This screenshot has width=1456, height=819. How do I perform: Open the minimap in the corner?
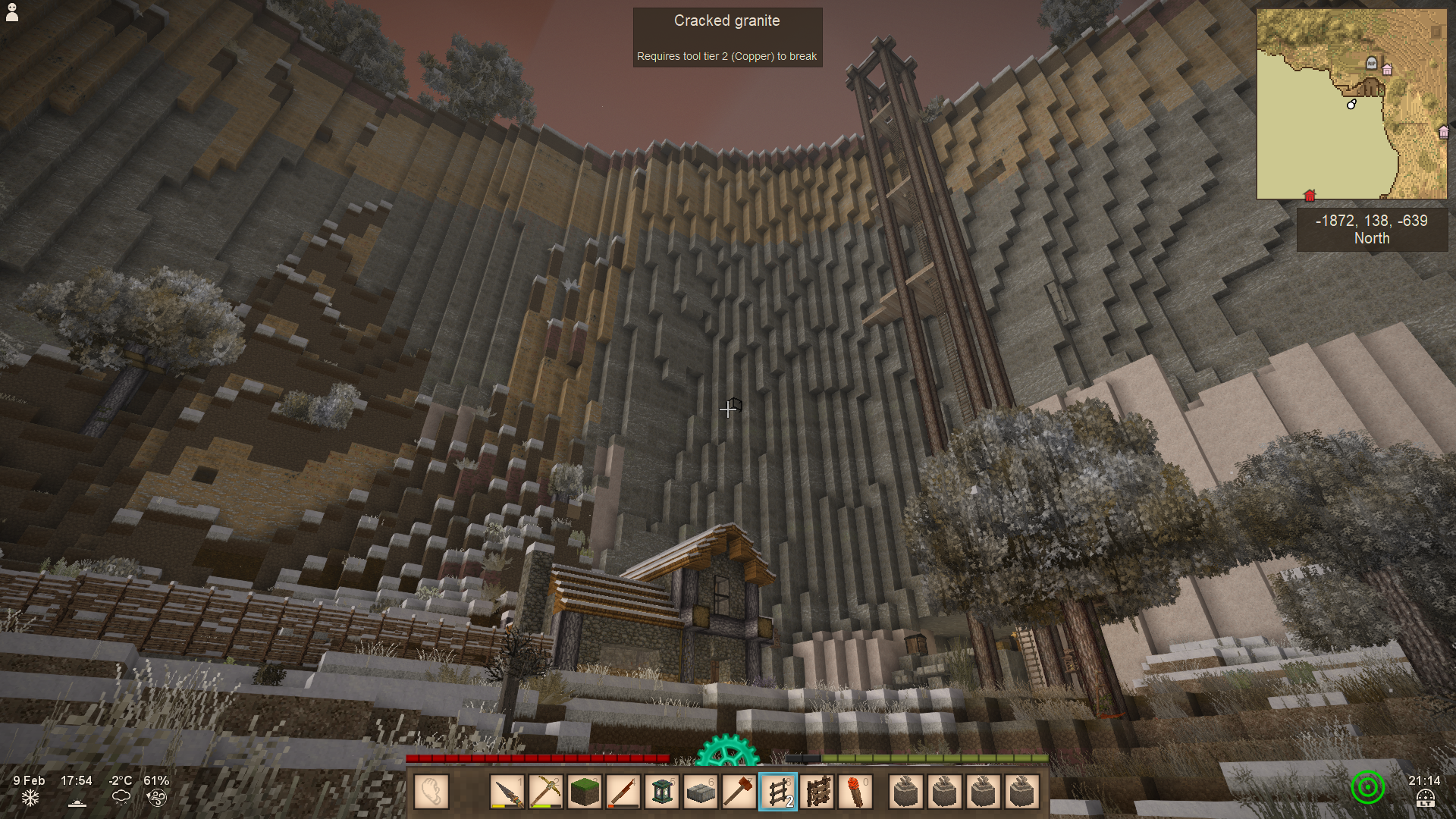tap(1351, 104)
